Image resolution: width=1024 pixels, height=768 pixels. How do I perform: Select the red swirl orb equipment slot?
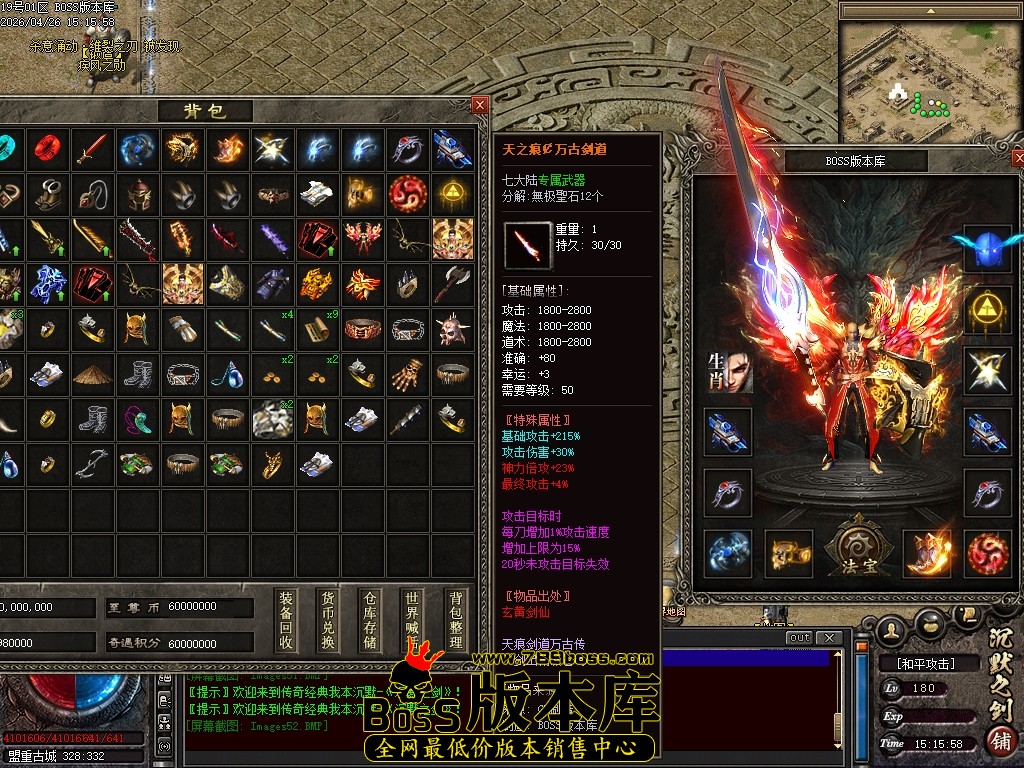coord(987,553)
